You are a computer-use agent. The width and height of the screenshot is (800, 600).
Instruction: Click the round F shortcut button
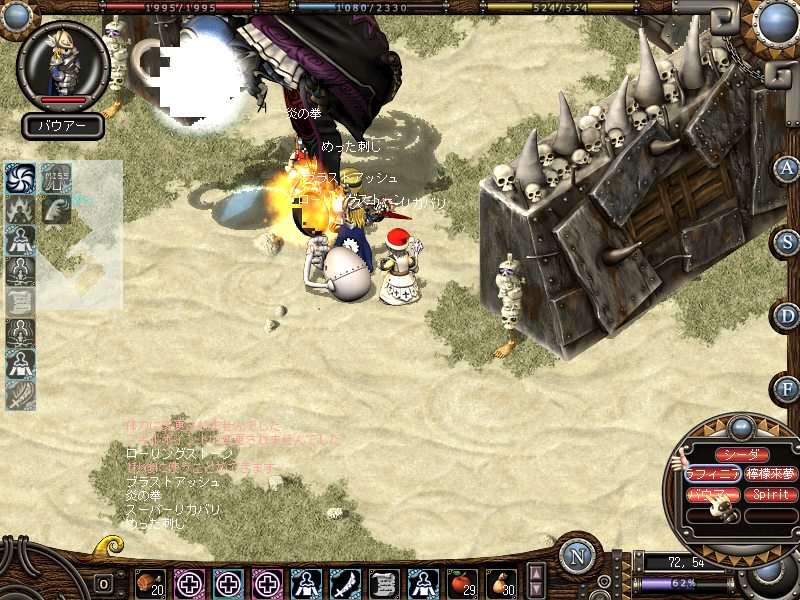click(788, 389)
